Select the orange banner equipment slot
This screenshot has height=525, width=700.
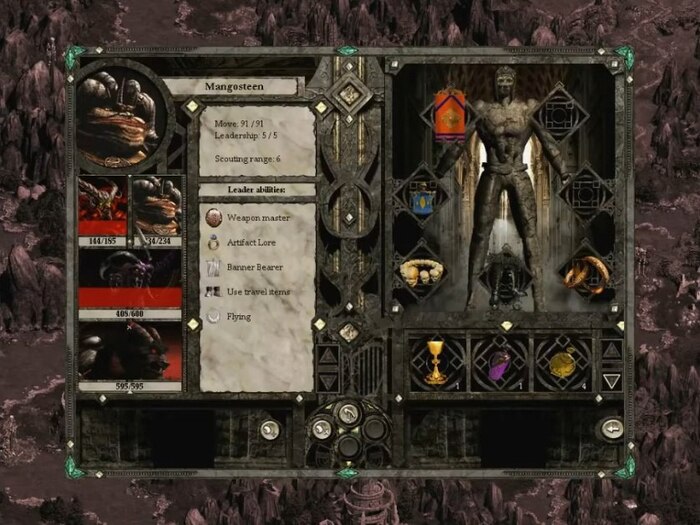coord(449,117)
